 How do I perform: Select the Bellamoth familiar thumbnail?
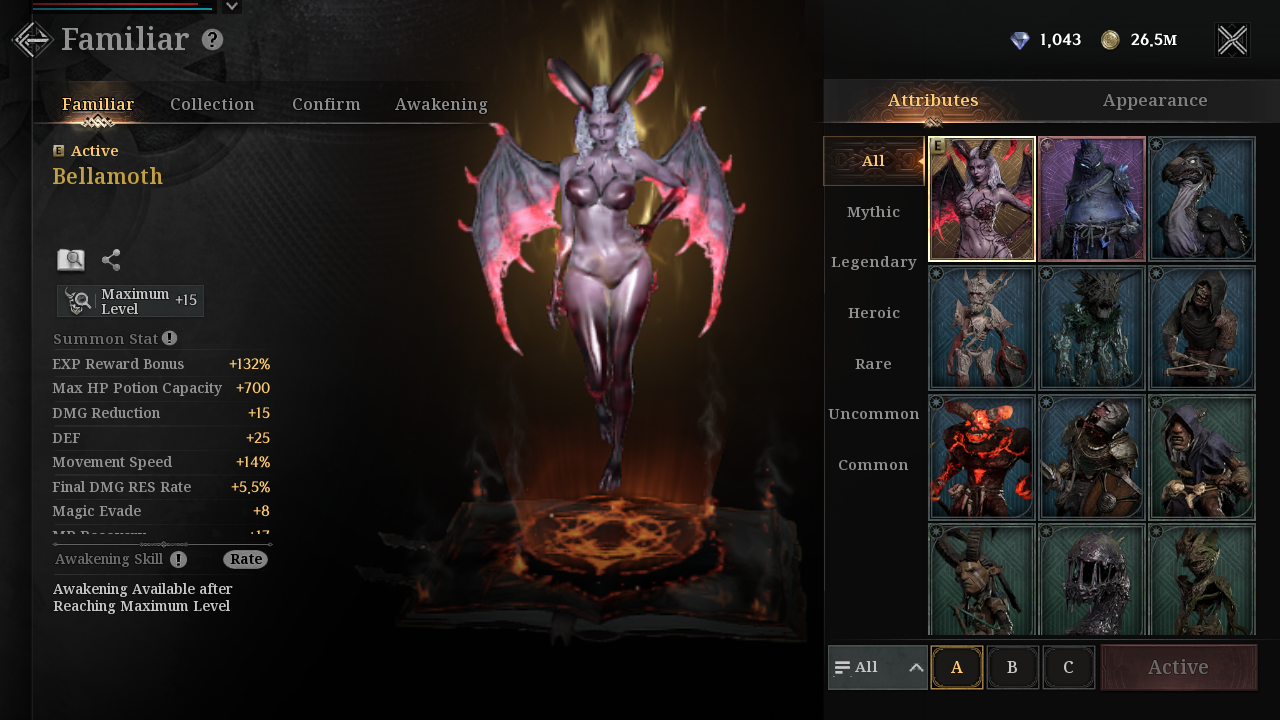[x=982, y=199]
